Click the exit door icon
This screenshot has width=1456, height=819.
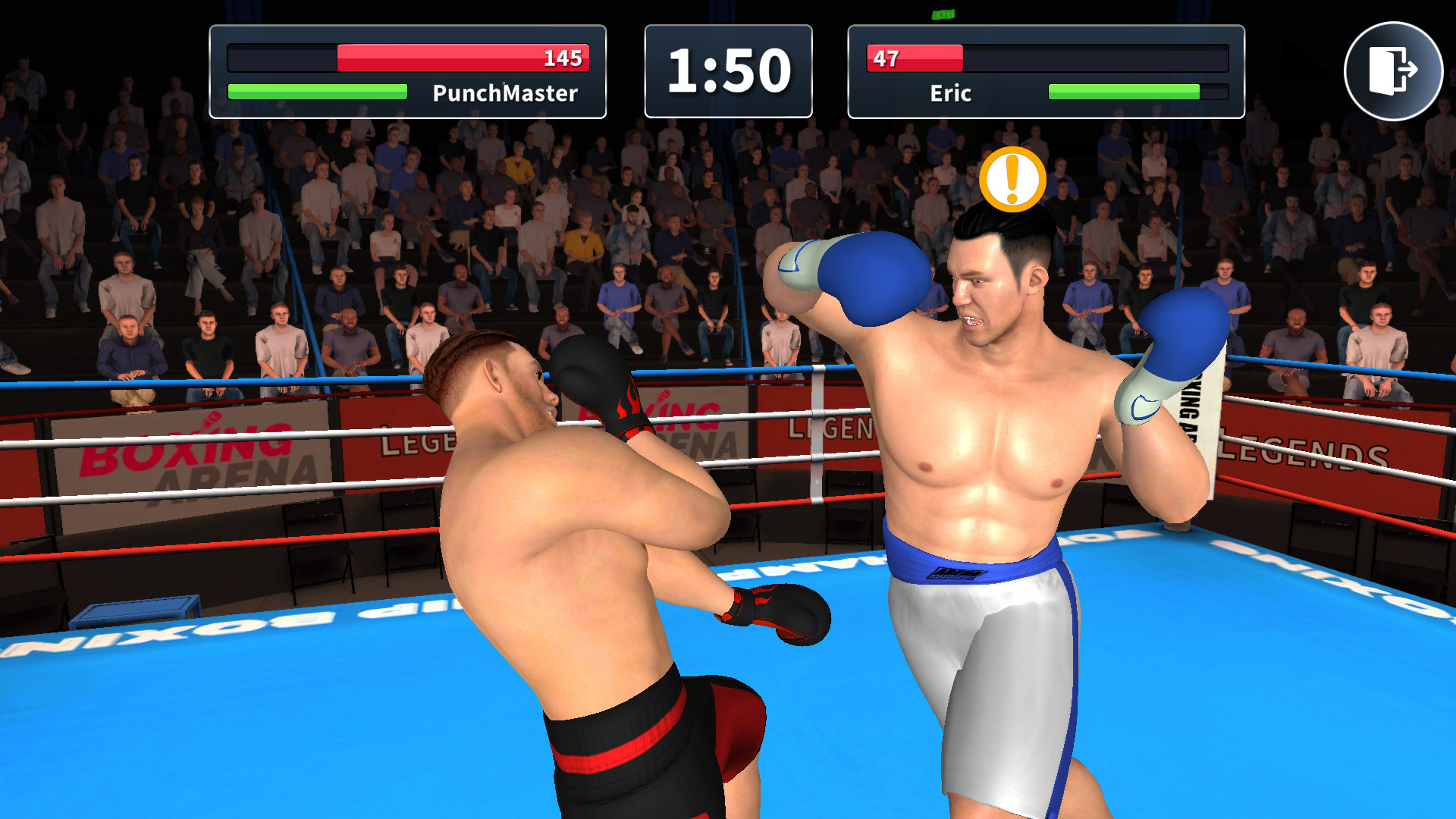[x=1395, y=70]
